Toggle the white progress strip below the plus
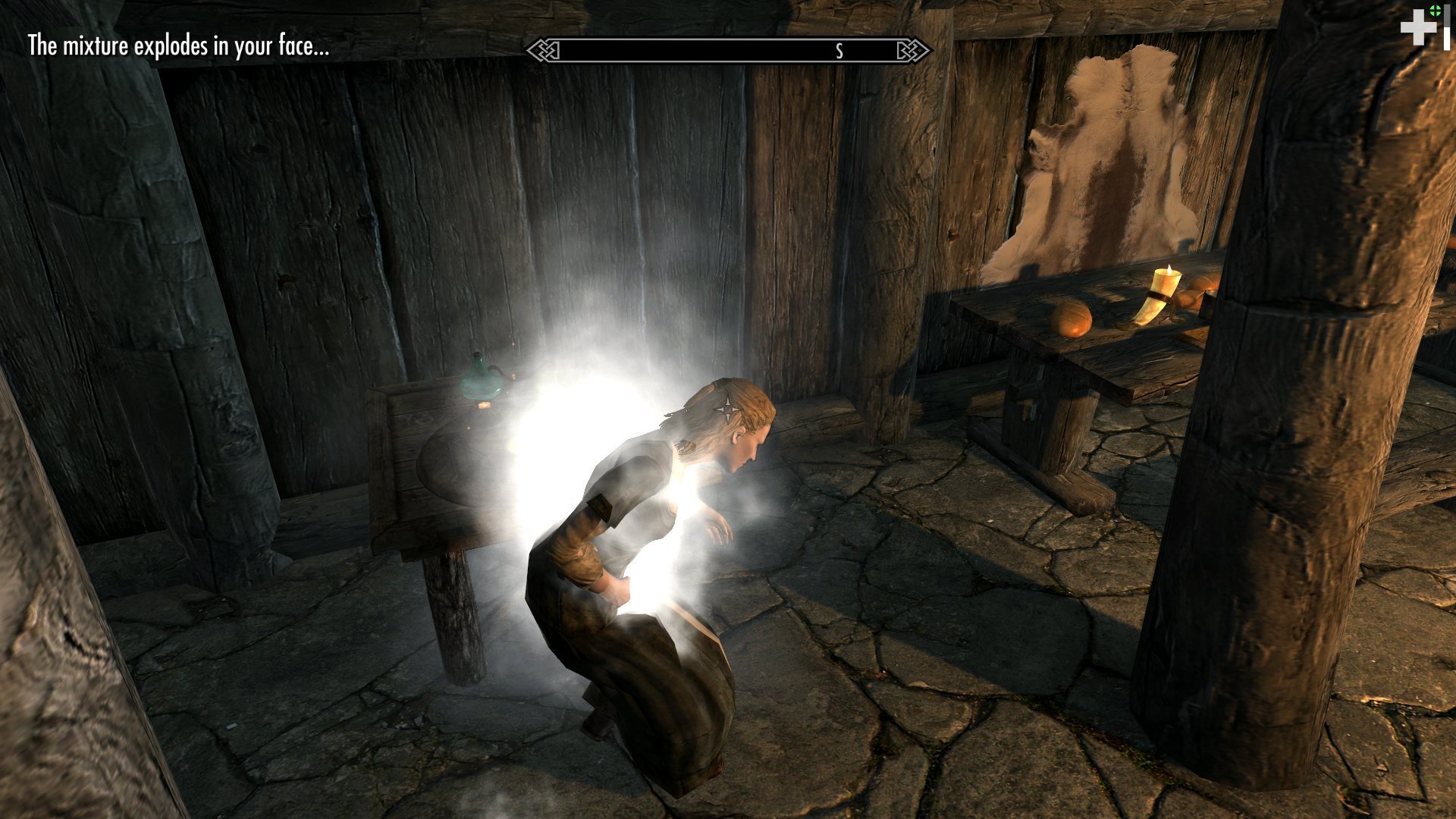1456x819 pixels. tap(1447, 38)
